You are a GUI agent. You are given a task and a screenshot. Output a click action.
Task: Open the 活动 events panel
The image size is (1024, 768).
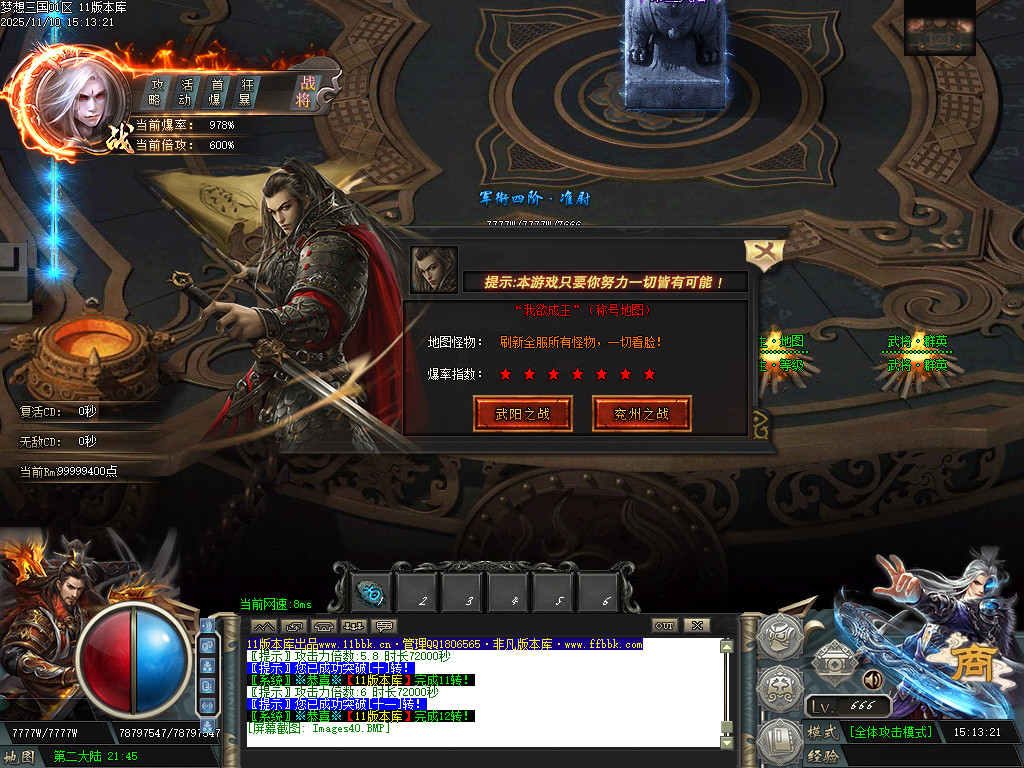click(x=185, y=92)
